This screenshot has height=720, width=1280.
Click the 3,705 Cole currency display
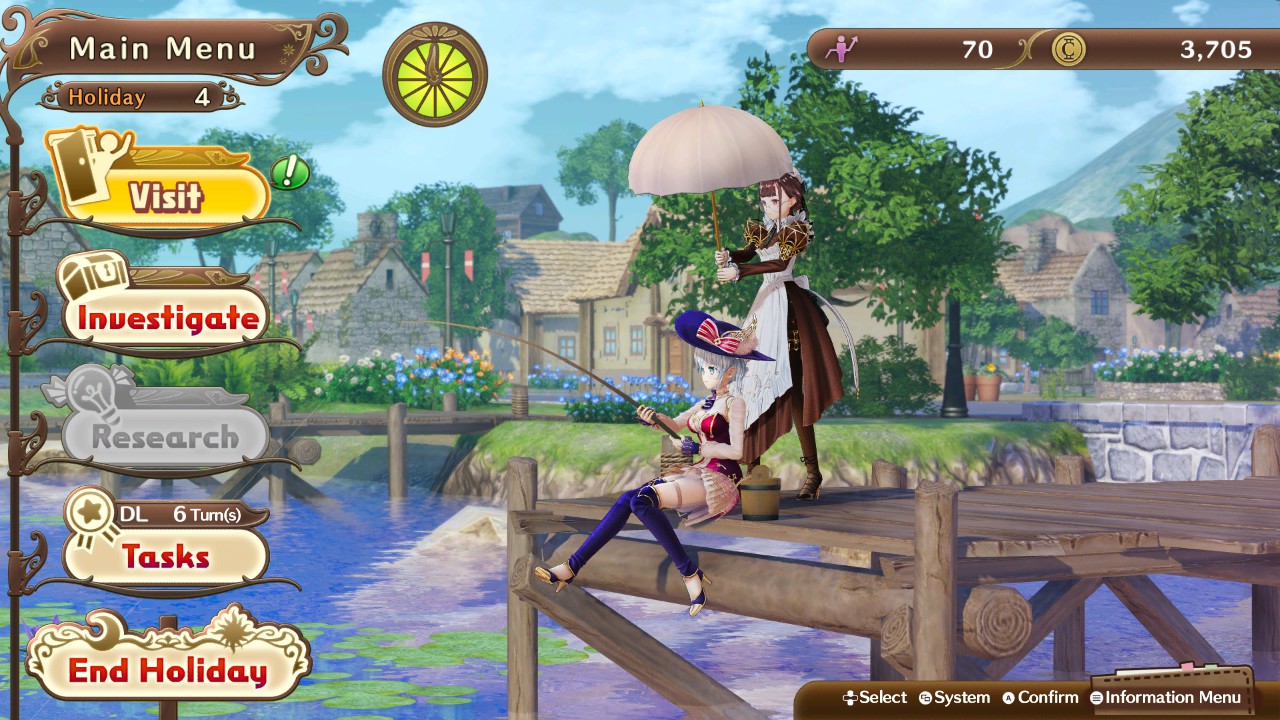click(1218, 49)
